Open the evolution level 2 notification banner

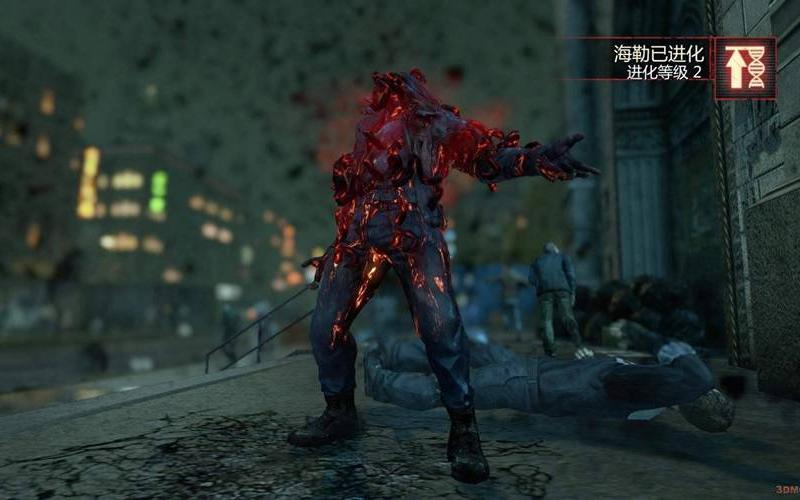pyautogui.click(x=660, y=61)
